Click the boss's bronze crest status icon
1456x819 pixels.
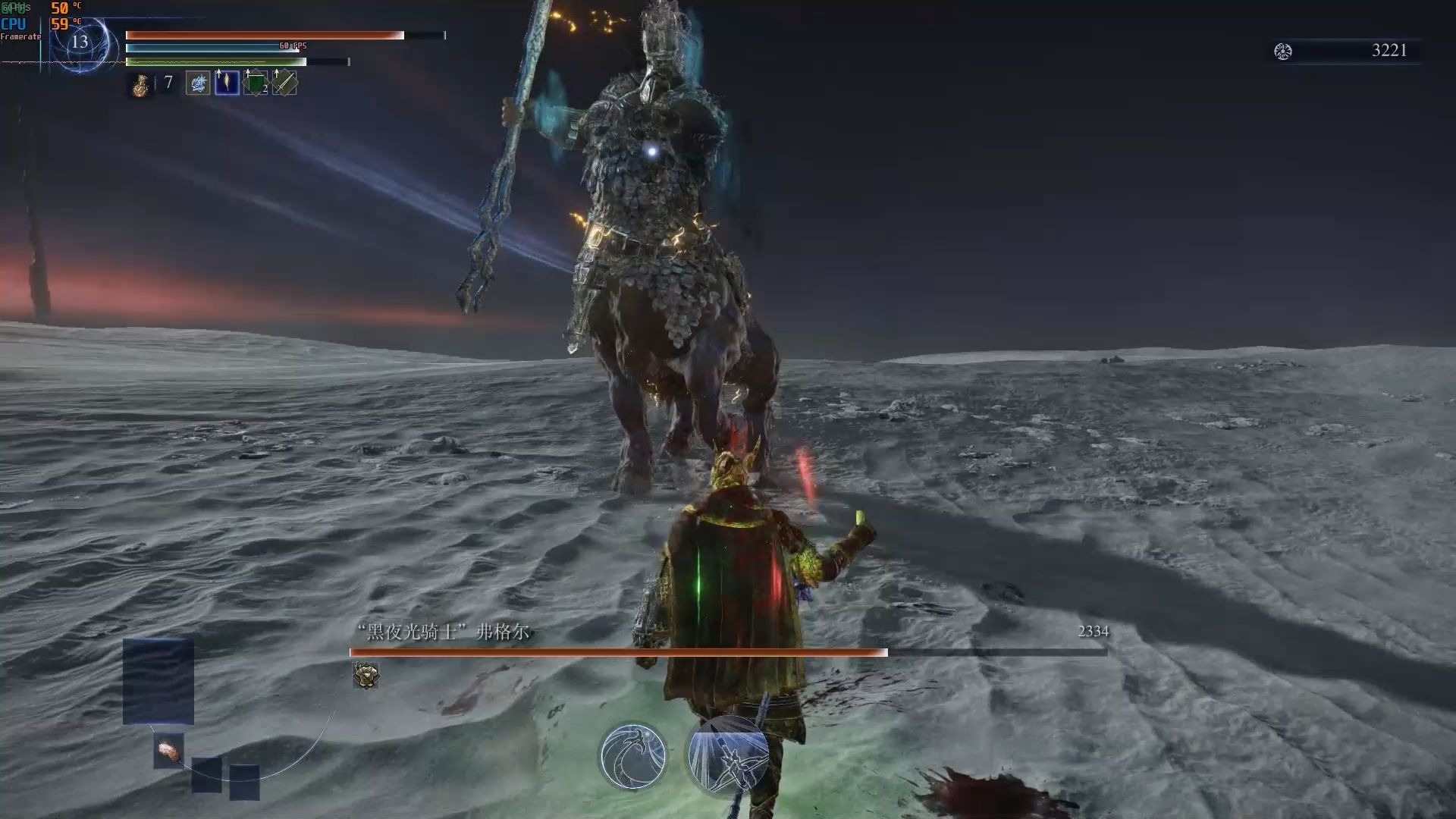[366, 675]
